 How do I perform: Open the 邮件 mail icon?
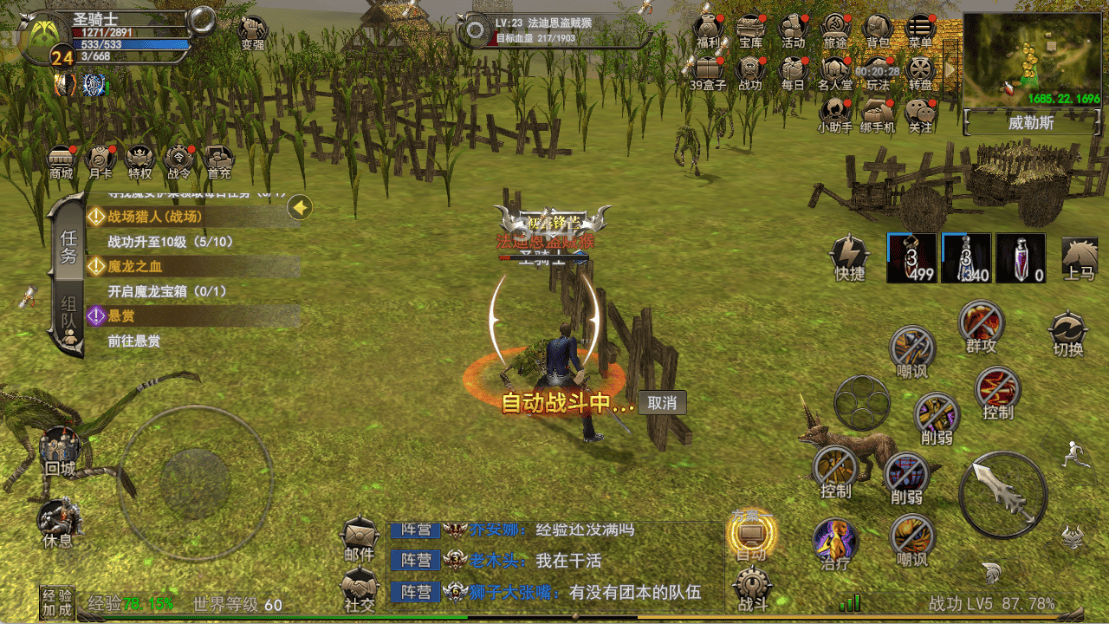(x=359, y=538)
